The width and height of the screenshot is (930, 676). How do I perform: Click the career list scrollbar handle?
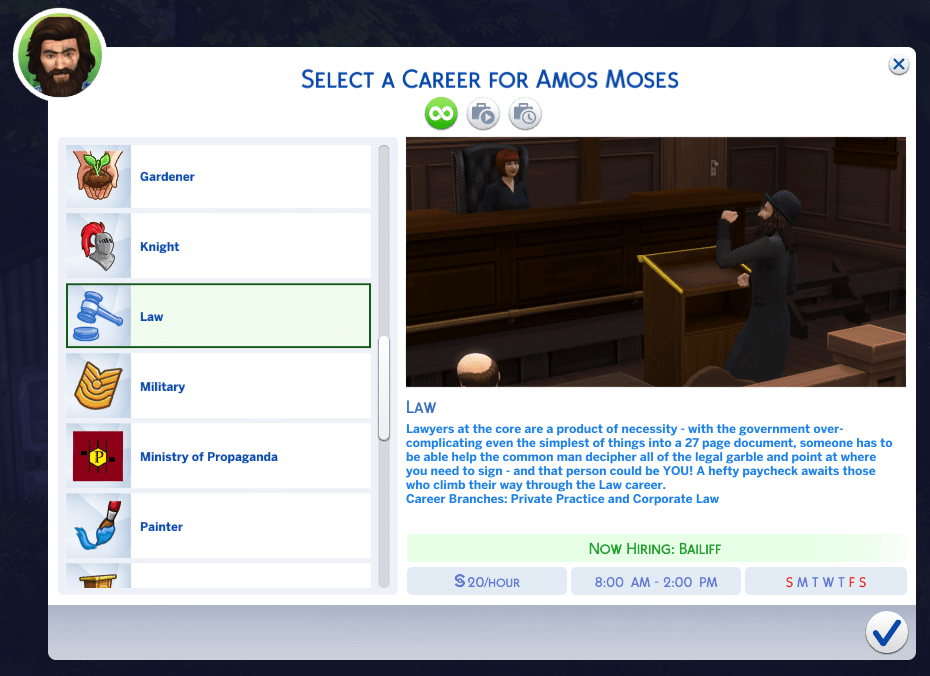[384, 389]
